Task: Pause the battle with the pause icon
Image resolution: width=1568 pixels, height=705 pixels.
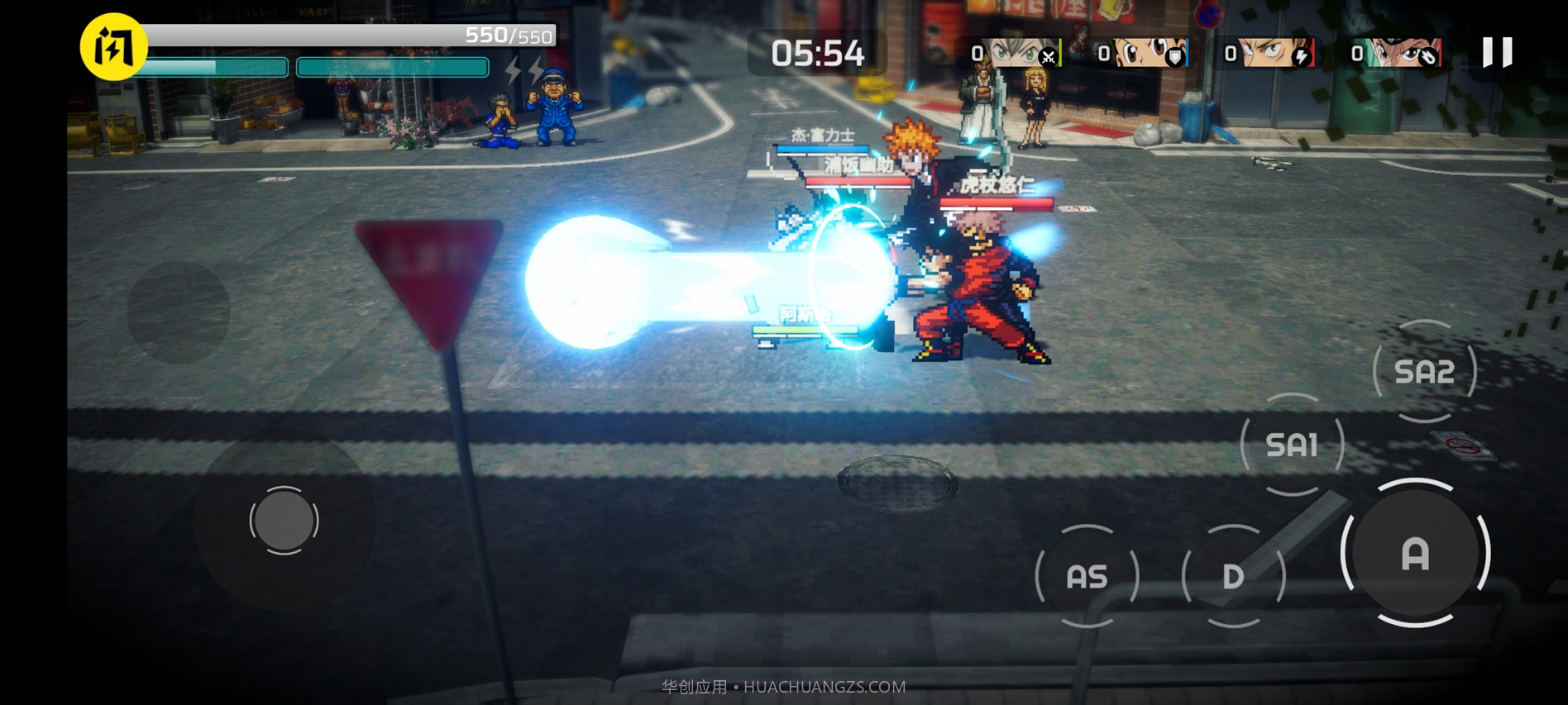Action: [x=1497, y=51]
